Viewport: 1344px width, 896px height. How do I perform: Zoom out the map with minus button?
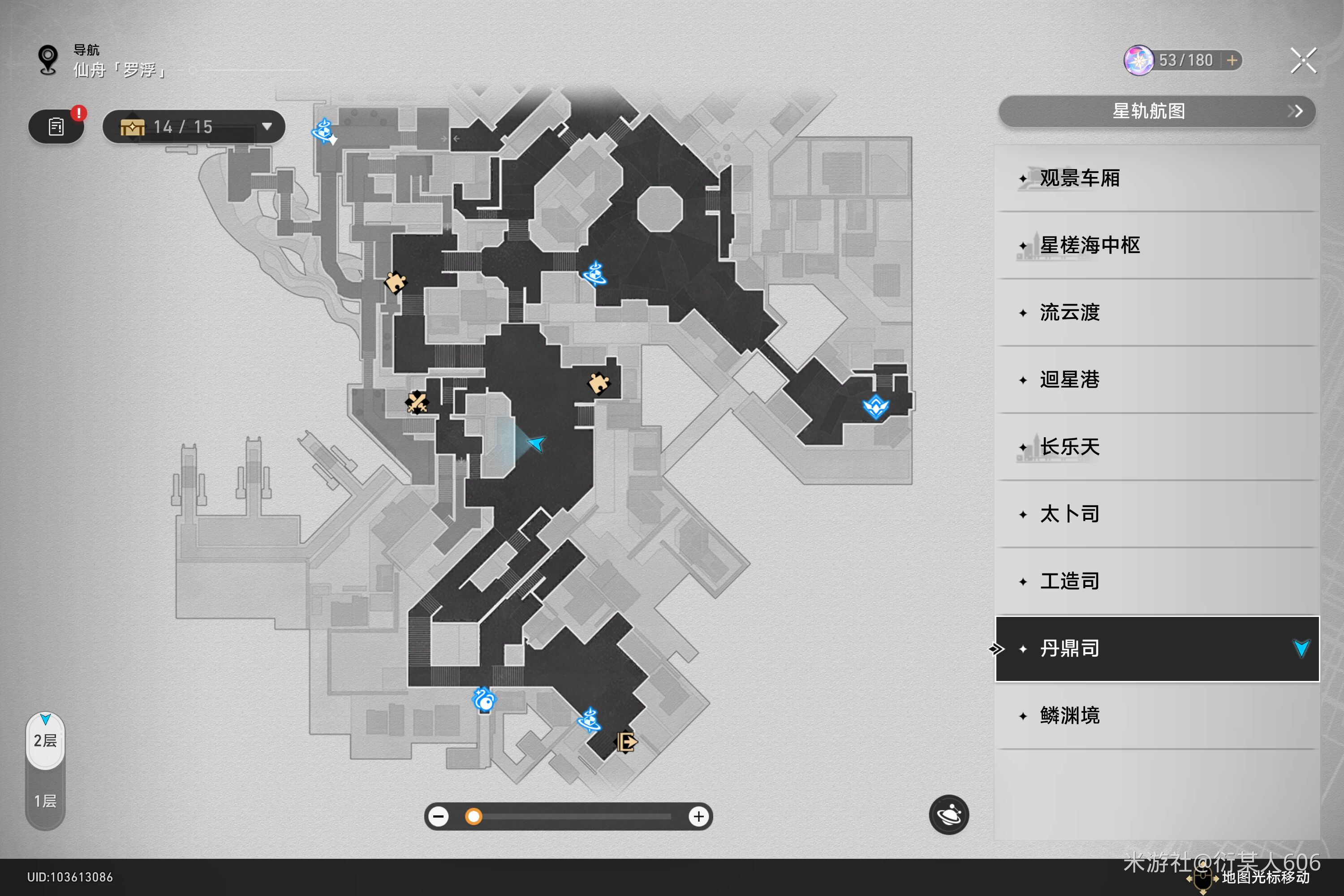coord(439,817)
